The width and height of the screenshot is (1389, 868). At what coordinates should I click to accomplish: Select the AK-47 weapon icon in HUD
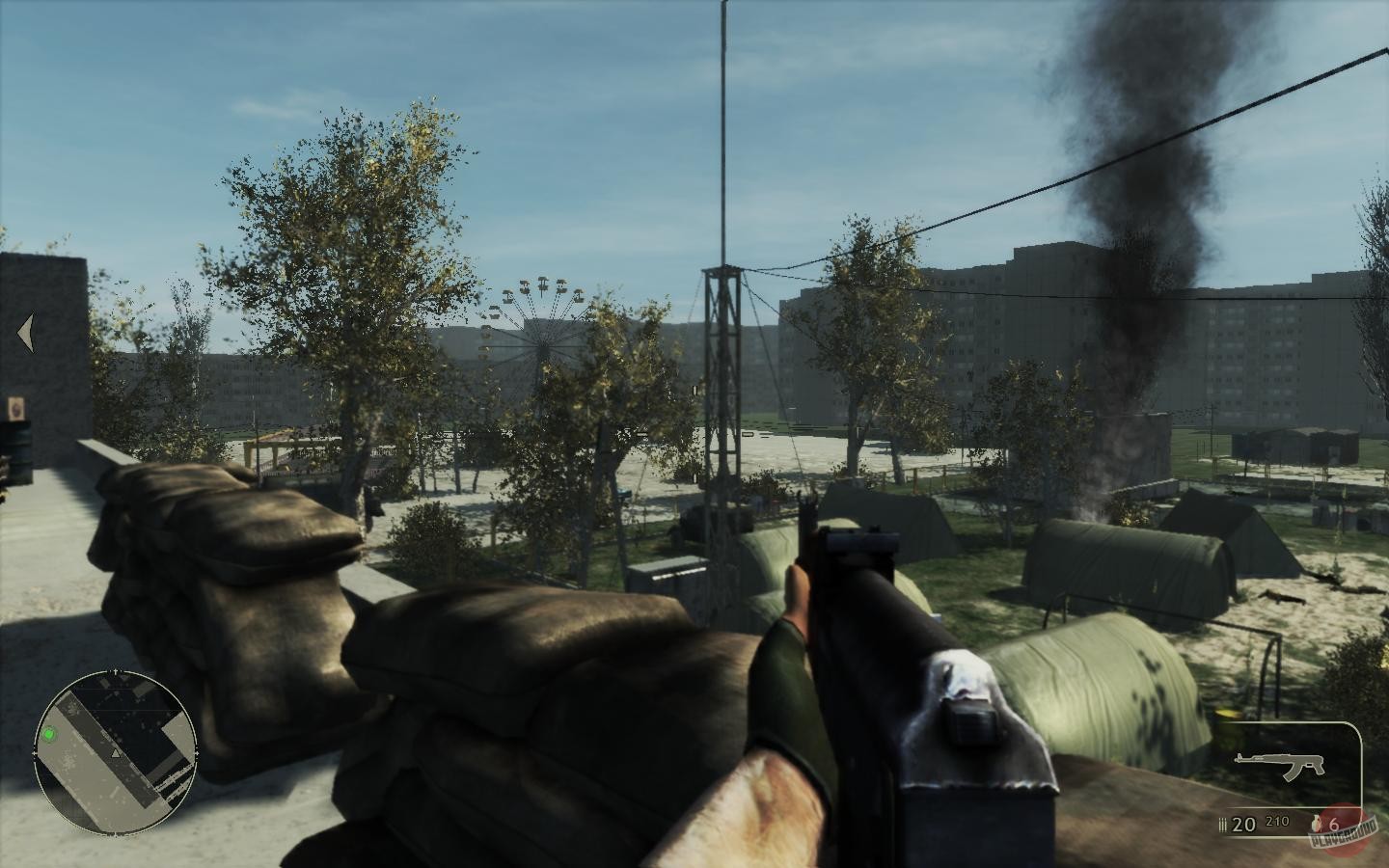[1278, 765]
